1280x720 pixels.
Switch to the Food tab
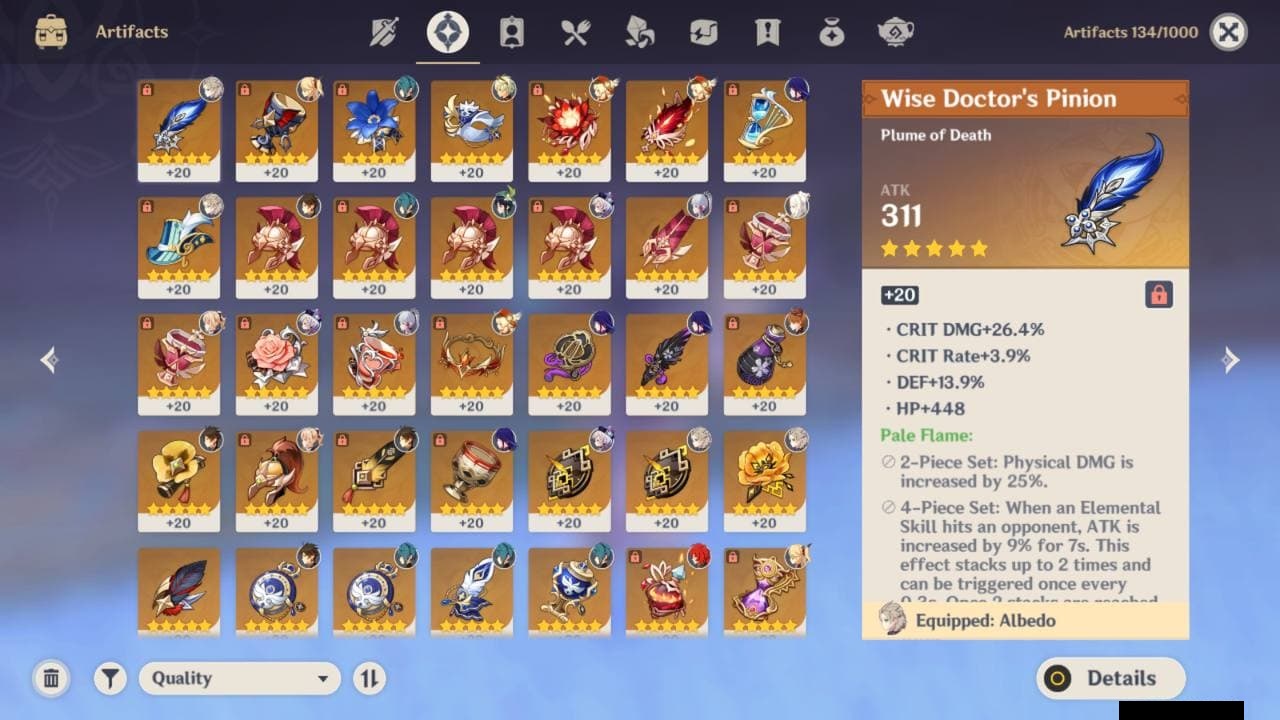point(575,33)
